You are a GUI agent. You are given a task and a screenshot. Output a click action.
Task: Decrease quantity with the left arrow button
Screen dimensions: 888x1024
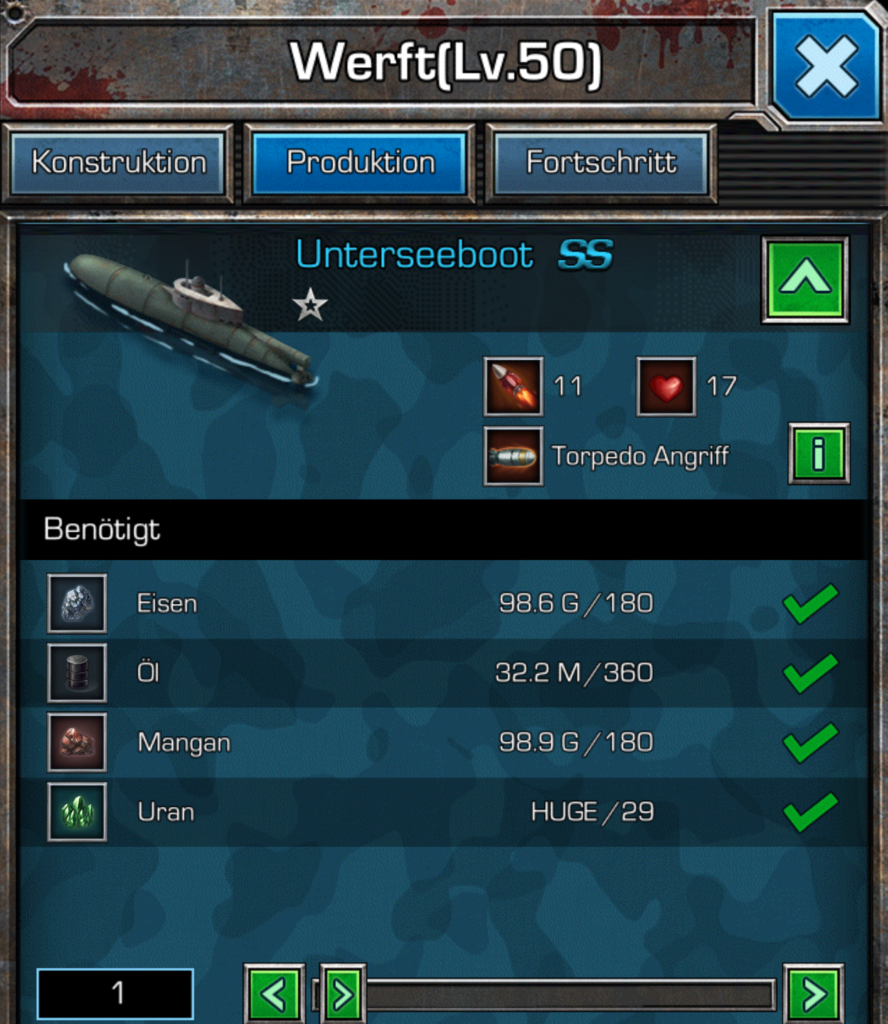click(274, 994)
